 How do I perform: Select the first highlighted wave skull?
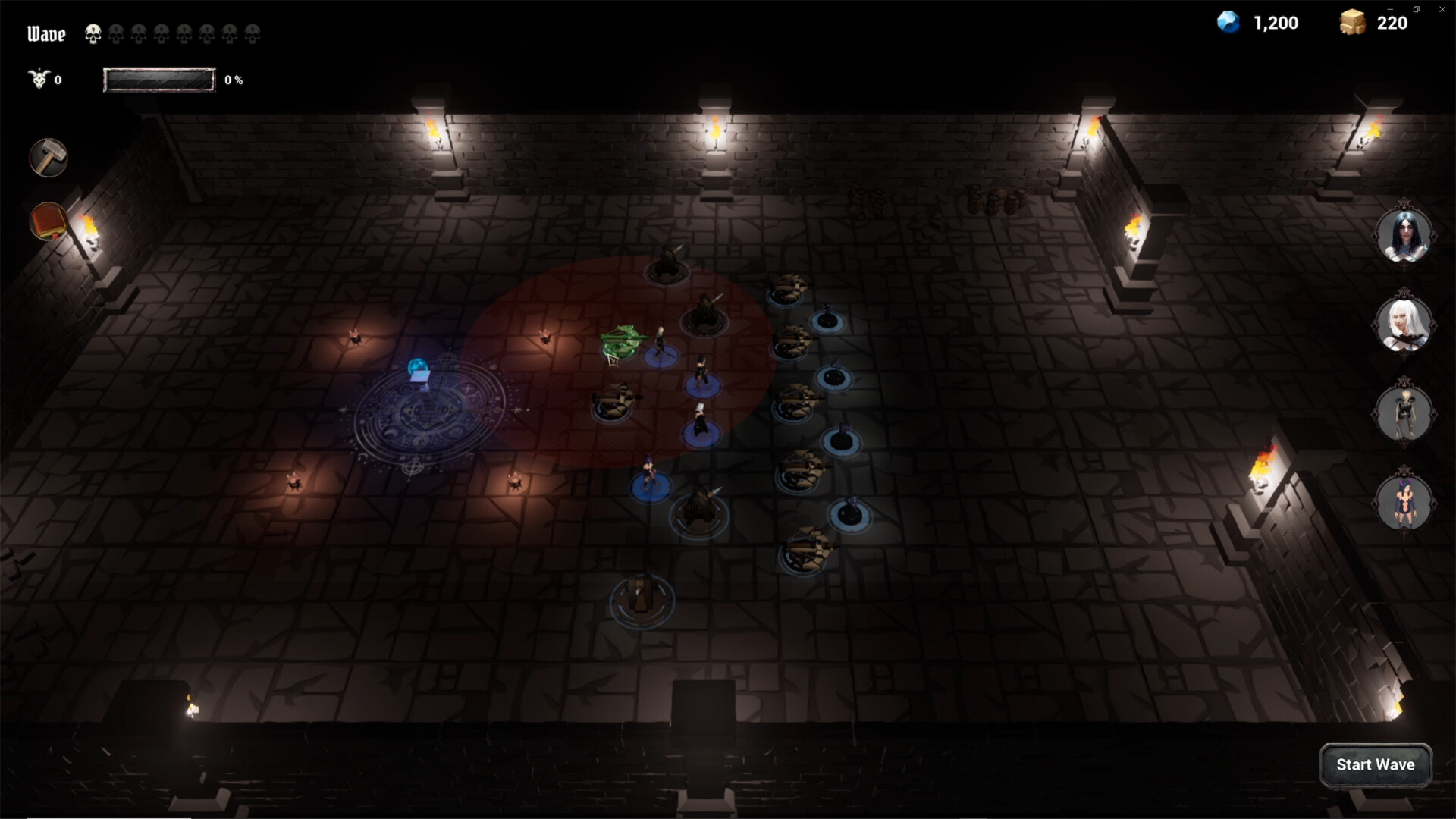click(x=93, y=33)
